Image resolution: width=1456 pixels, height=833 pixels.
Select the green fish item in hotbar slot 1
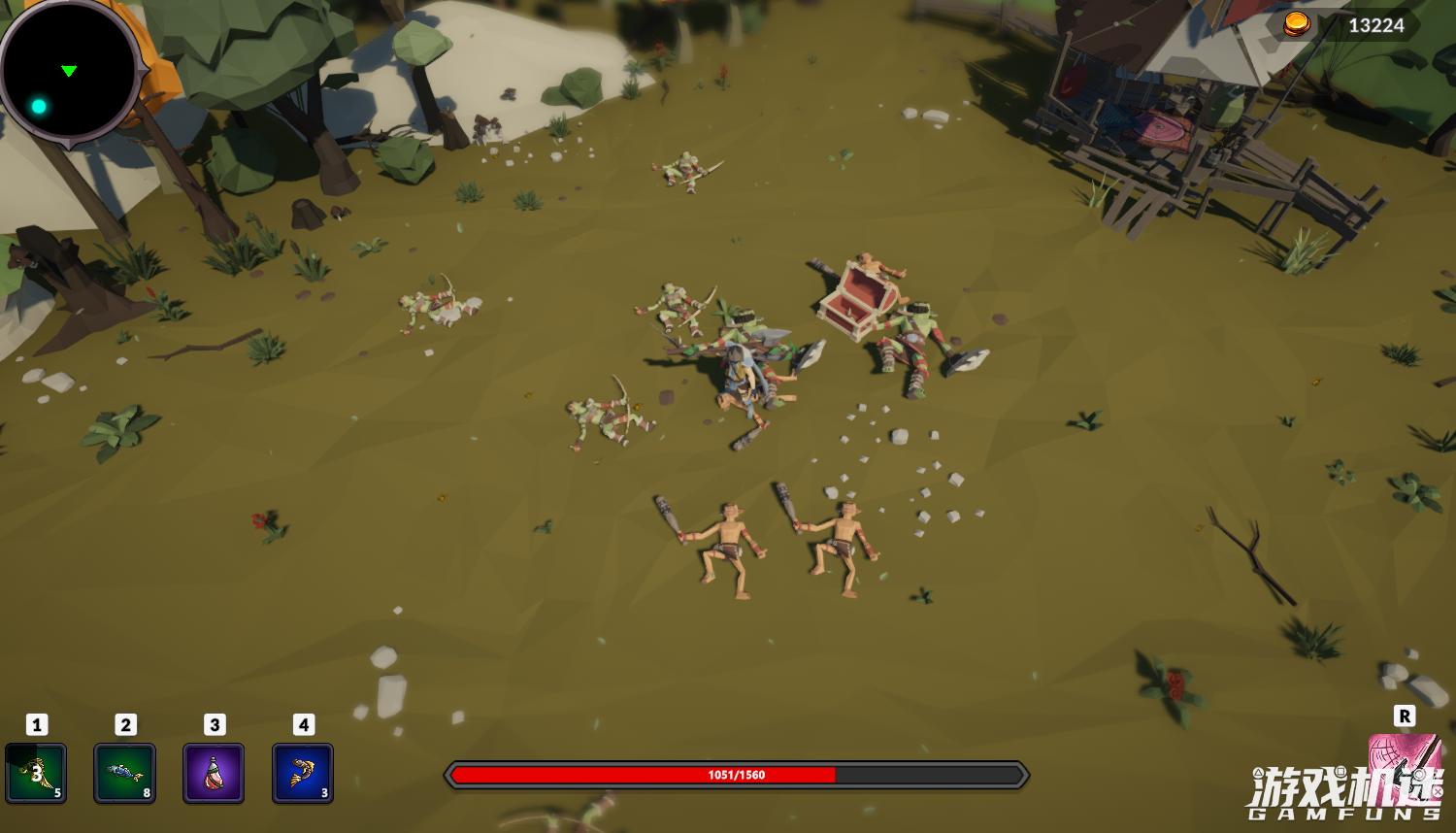pyautogui.click(x=36, y=772)
